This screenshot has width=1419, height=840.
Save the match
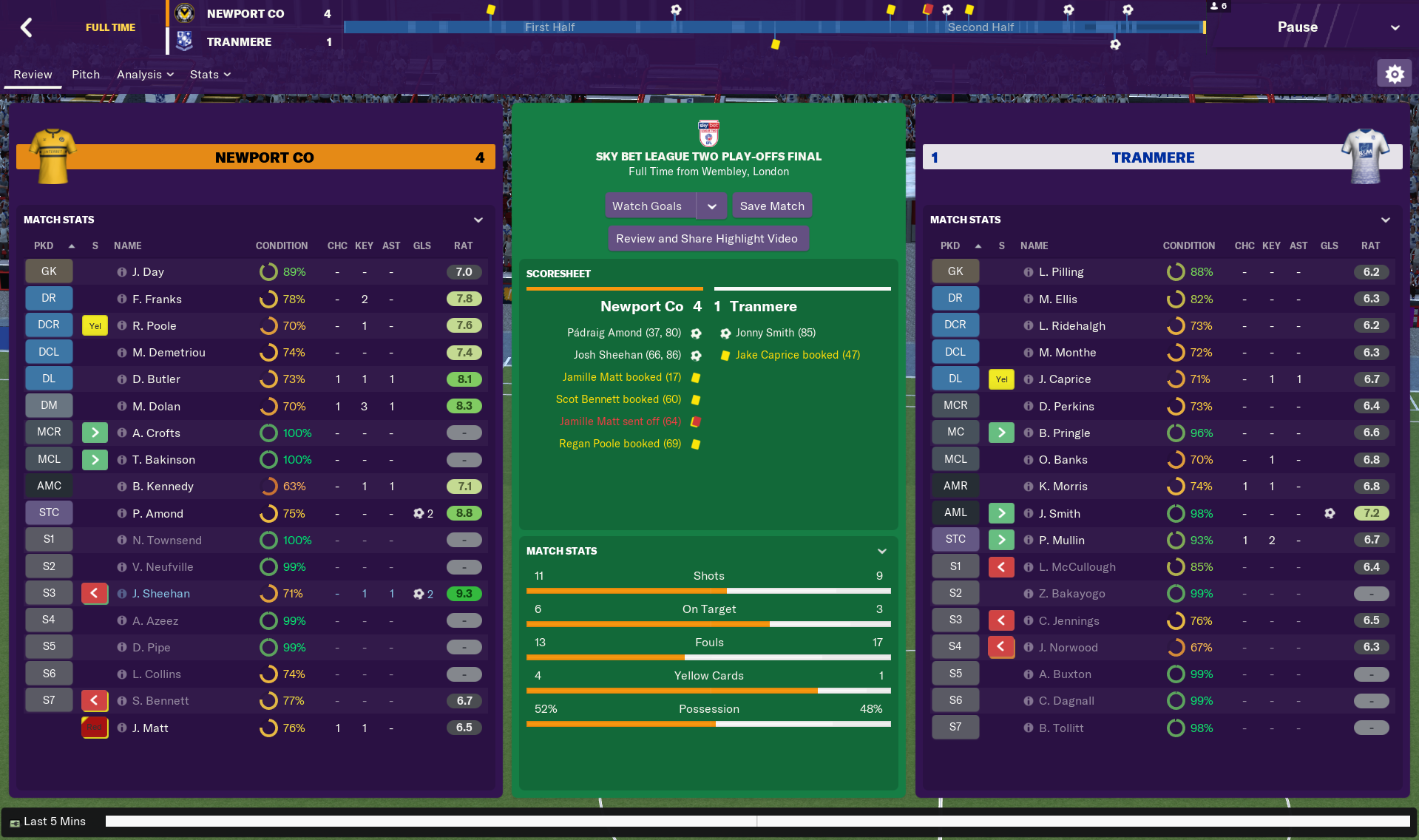772,206
